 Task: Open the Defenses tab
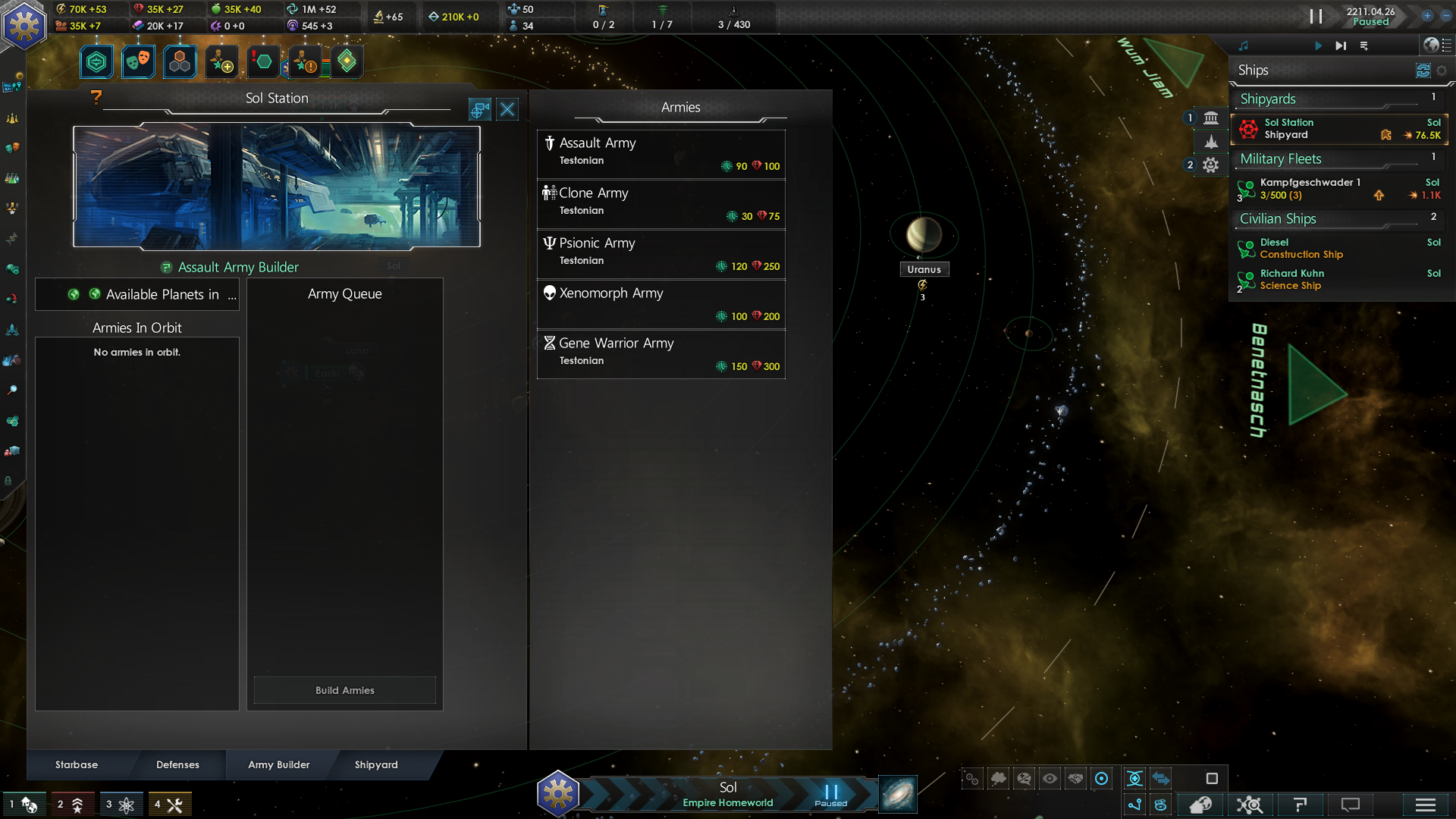[177, 764]
